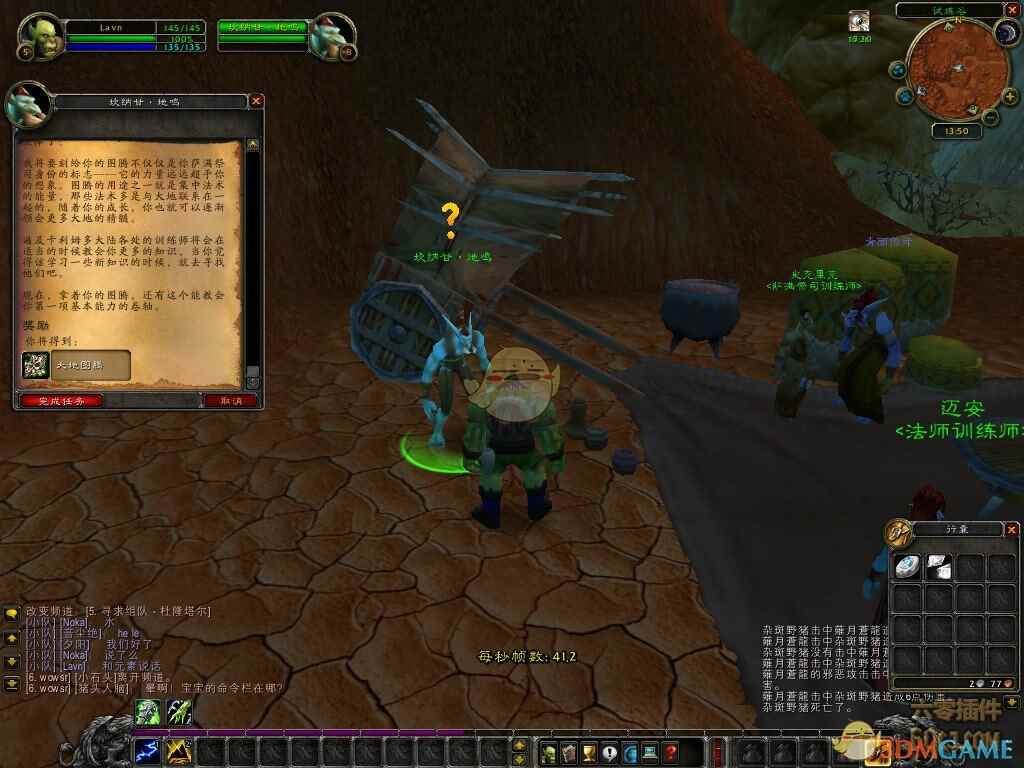1024x768 pixels.
Task: Select the white cloth item in backpack
Action: point(938,567)
